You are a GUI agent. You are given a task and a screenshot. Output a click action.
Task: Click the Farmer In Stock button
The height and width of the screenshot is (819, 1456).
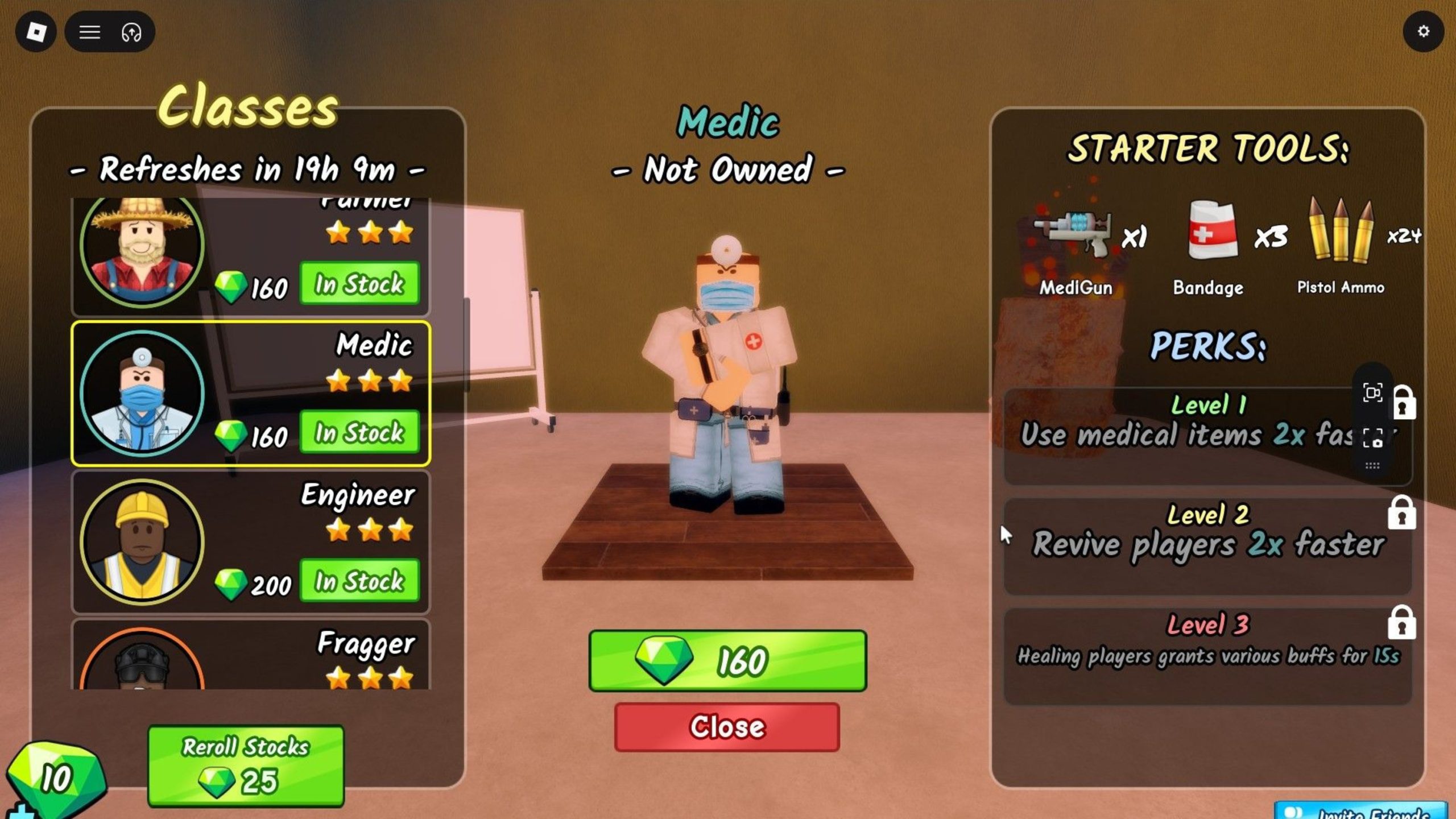(x=359, y=283)
